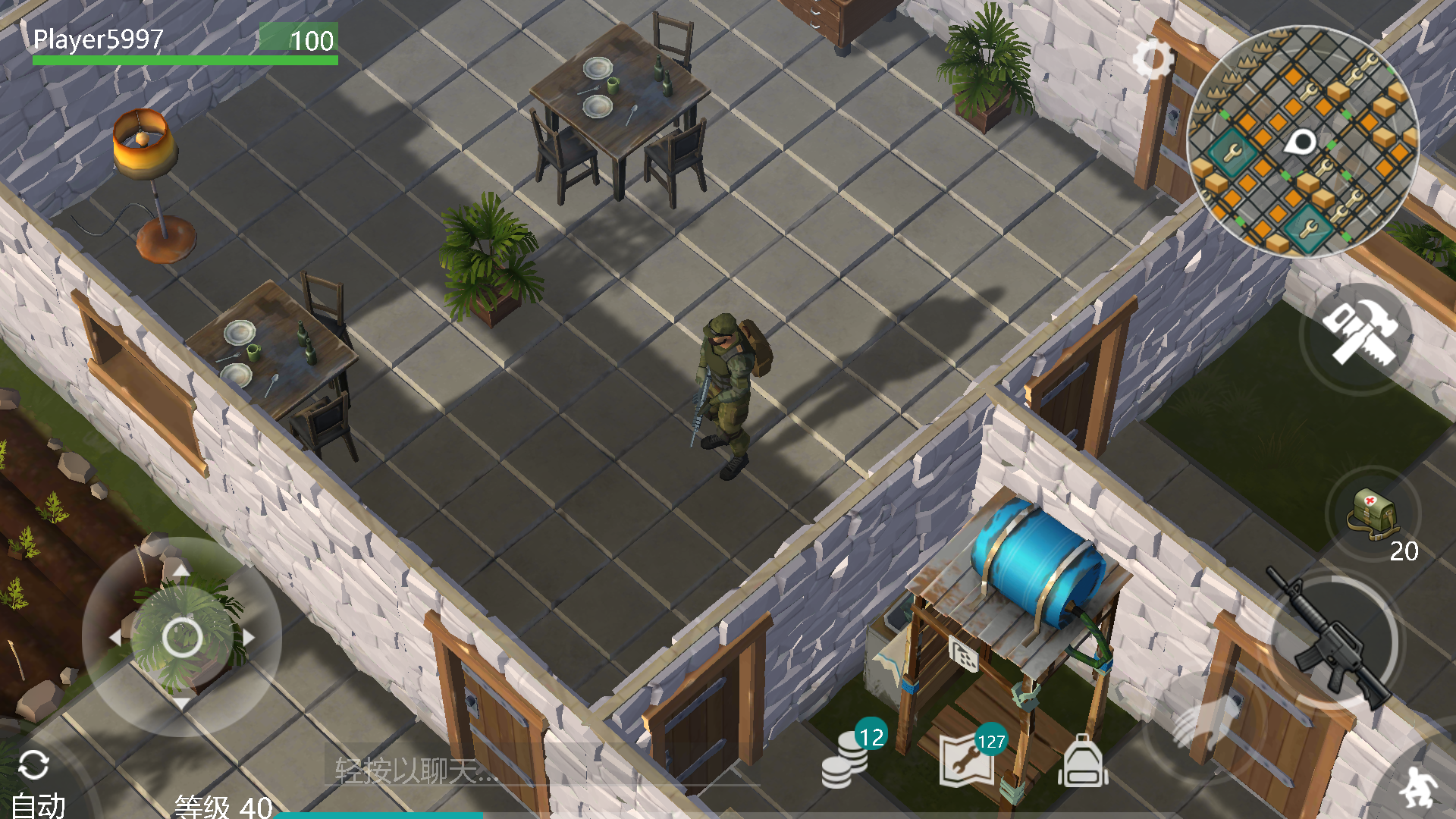
Task: Toggle the auto mode button
Action: [36, 781]
